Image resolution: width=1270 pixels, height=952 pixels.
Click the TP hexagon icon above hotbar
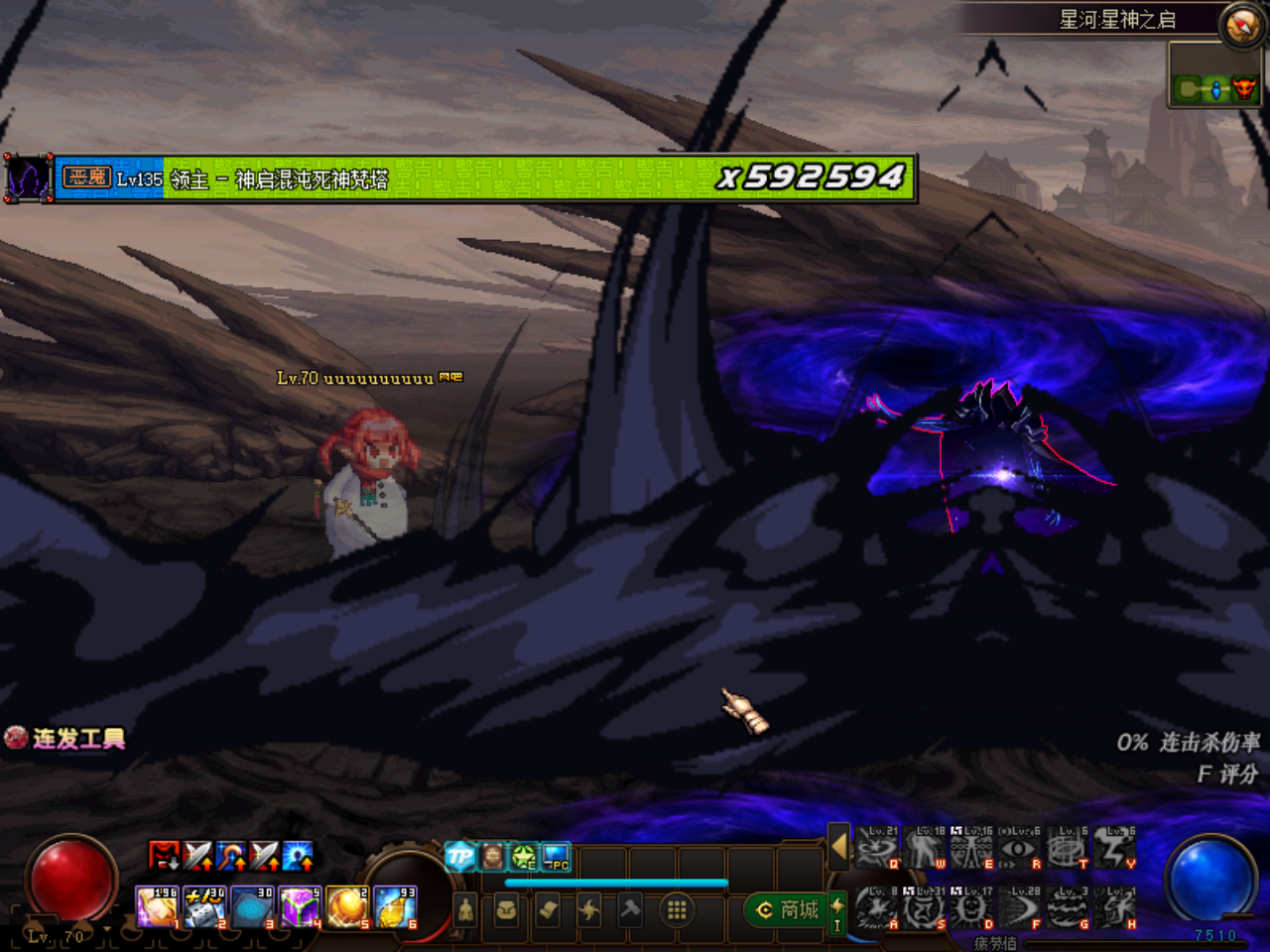460,856
